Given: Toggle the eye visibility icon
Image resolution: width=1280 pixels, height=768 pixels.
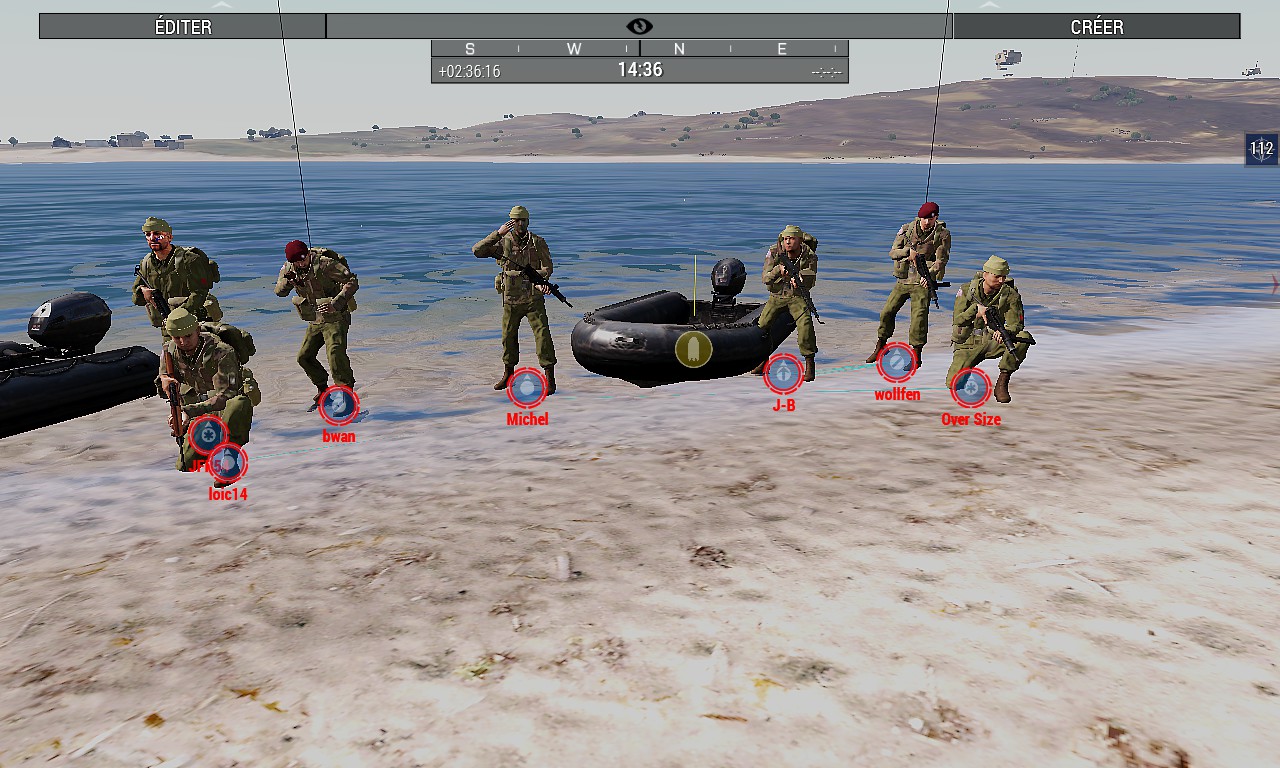Looking at the screenshot, I should click(639, 26).
